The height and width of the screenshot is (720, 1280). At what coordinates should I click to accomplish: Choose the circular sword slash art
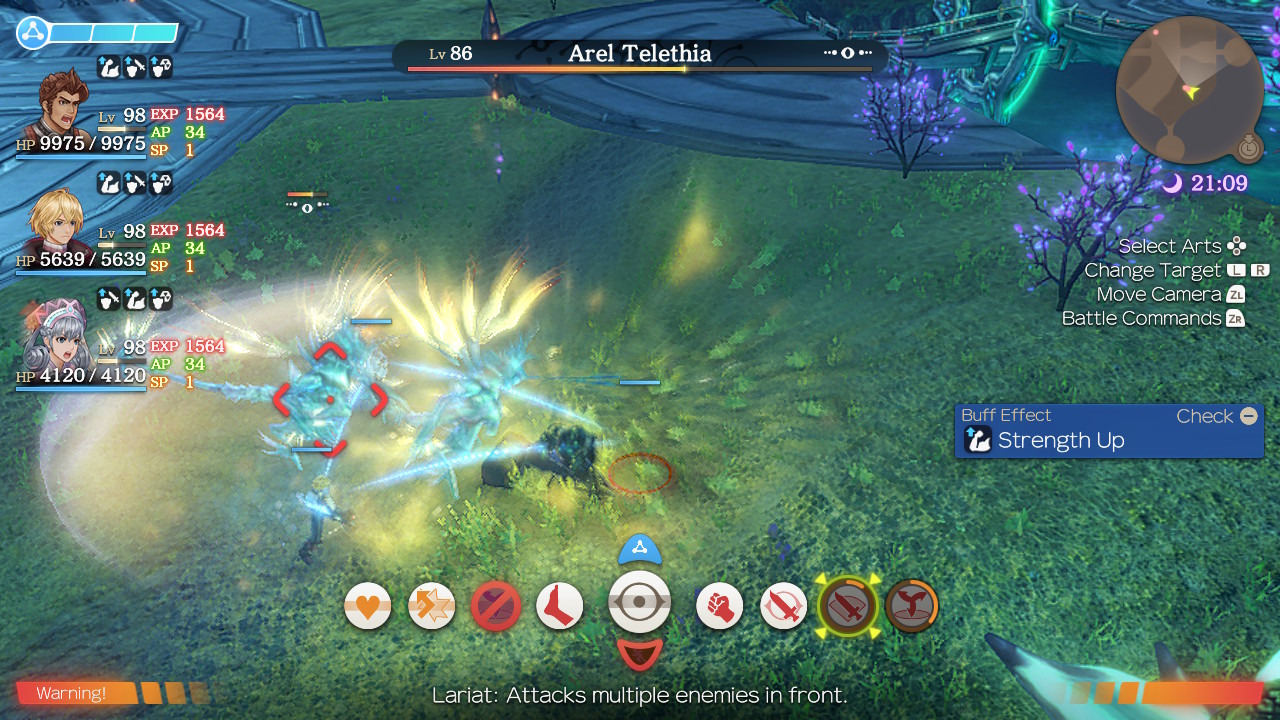(x=783, y=605)
